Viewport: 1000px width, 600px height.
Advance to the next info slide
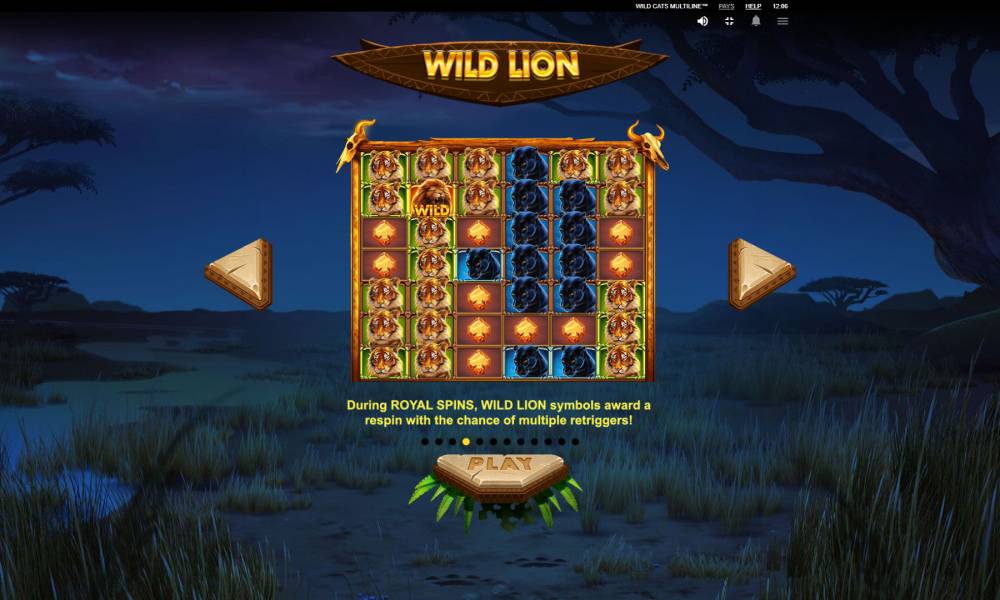(760, 273)
